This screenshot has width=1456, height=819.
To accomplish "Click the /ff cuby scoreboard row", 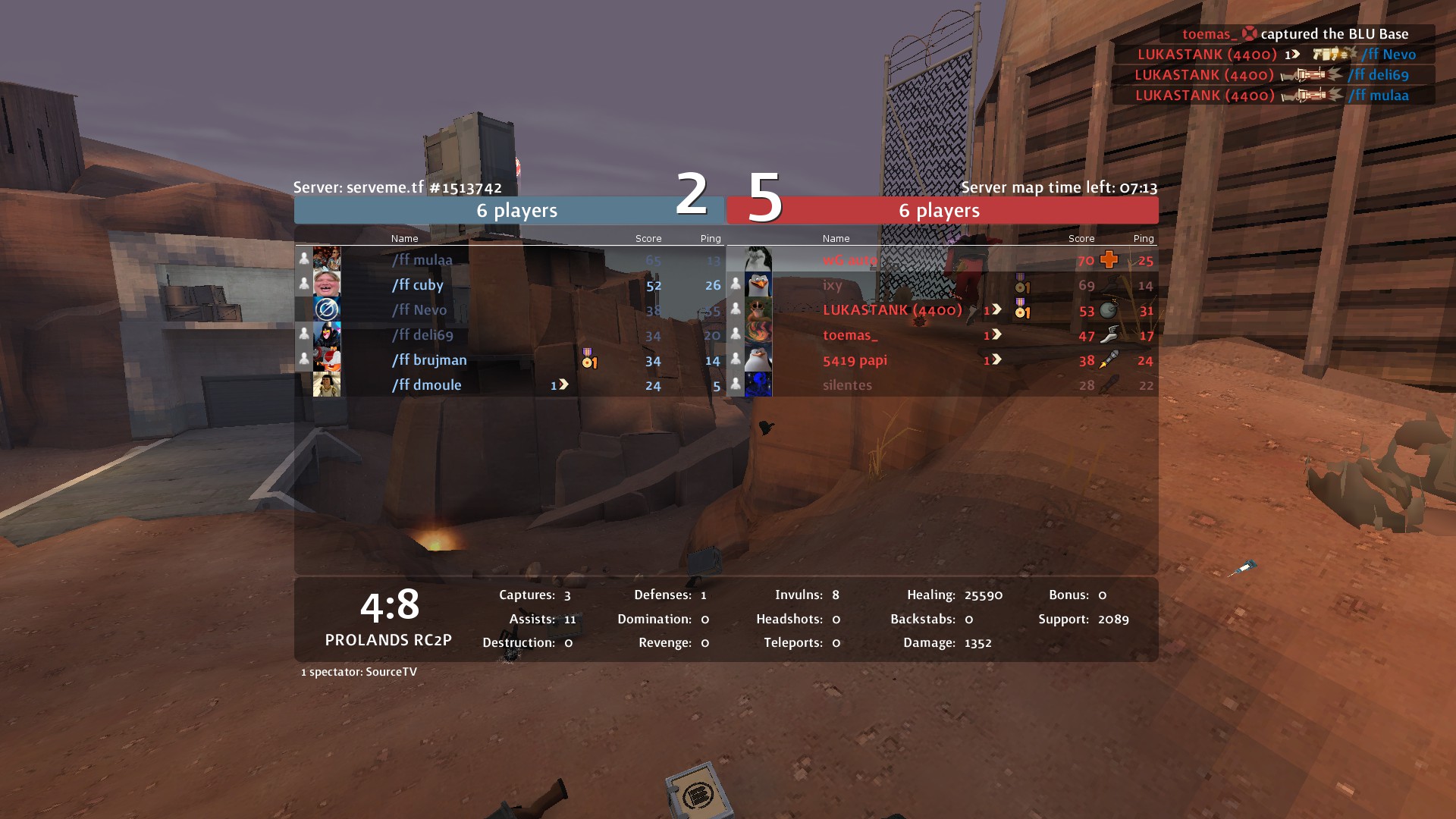I will click(x=418, y=285).
